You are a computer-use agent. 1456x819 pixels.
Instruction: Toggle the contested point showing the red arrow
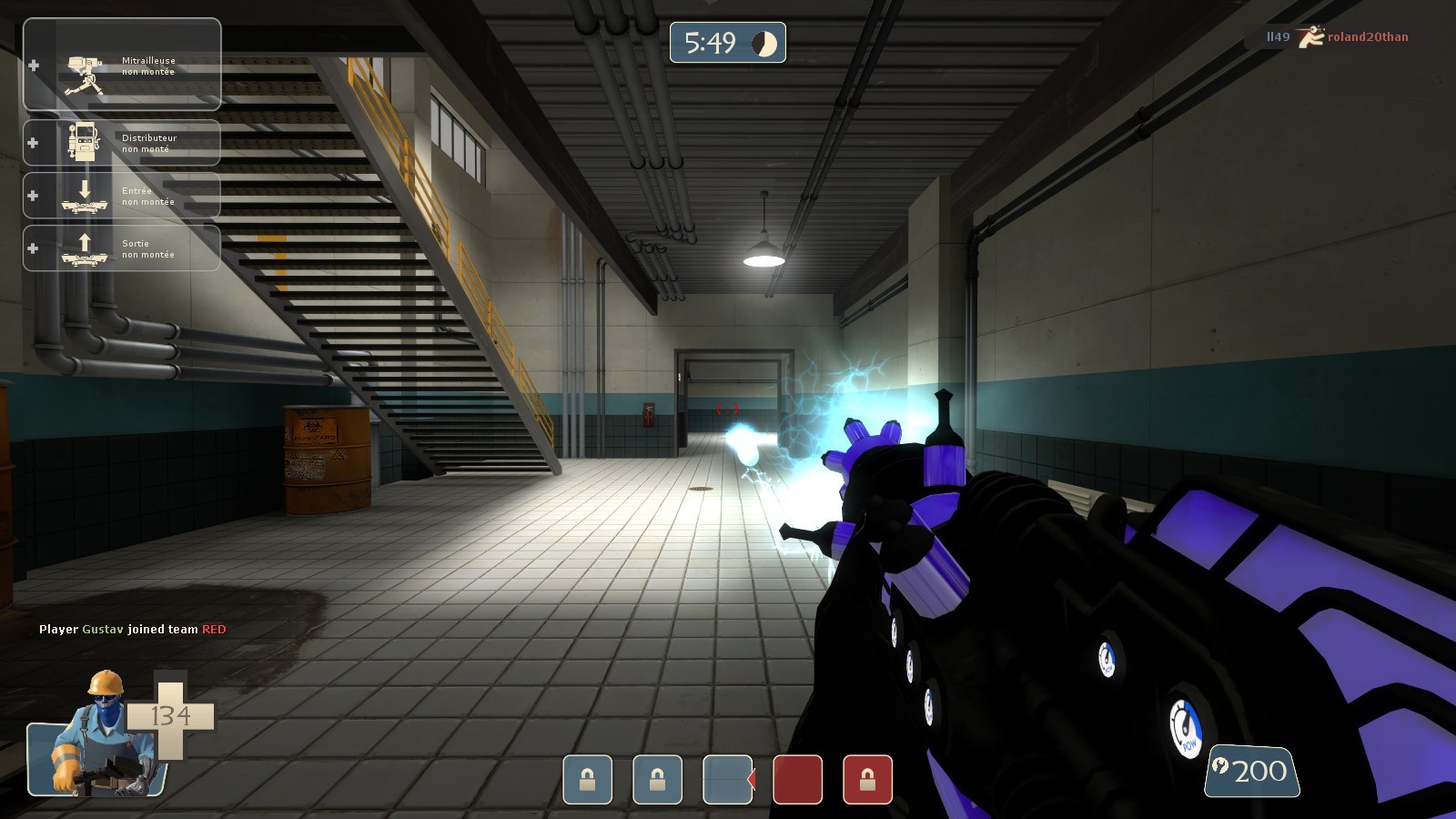pos(726,778)
